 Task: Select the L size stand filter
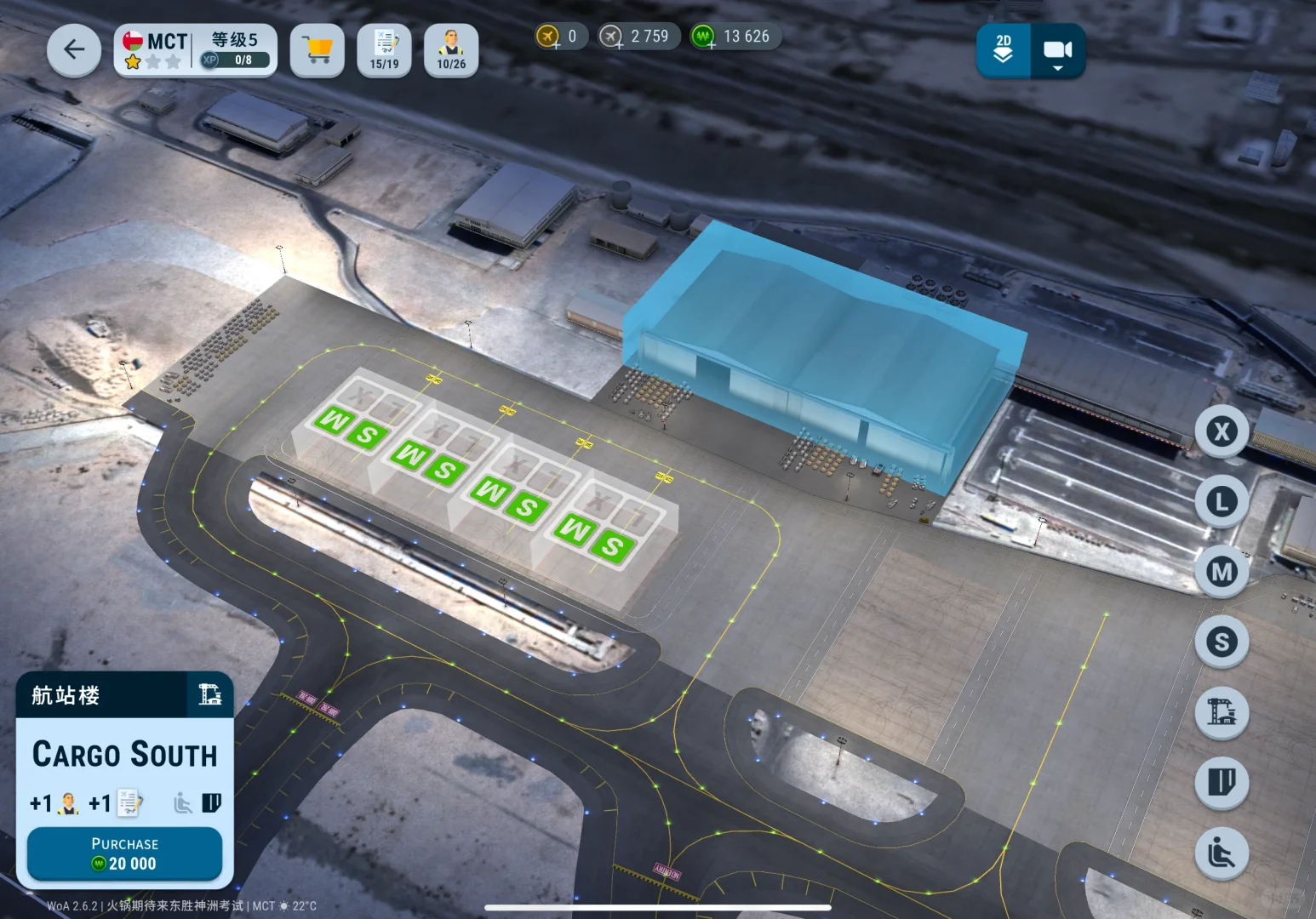point(1222,501)
